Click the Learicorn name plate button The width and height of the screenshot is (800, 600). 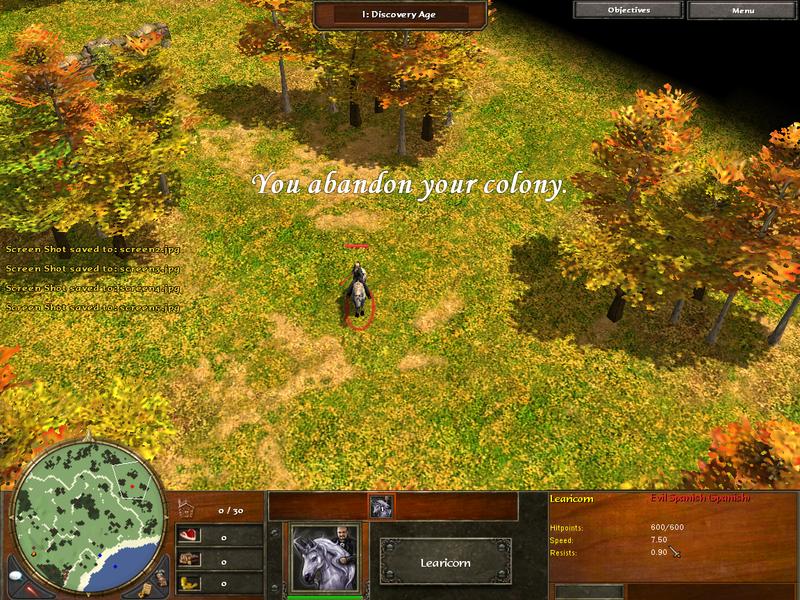[444, 563]
